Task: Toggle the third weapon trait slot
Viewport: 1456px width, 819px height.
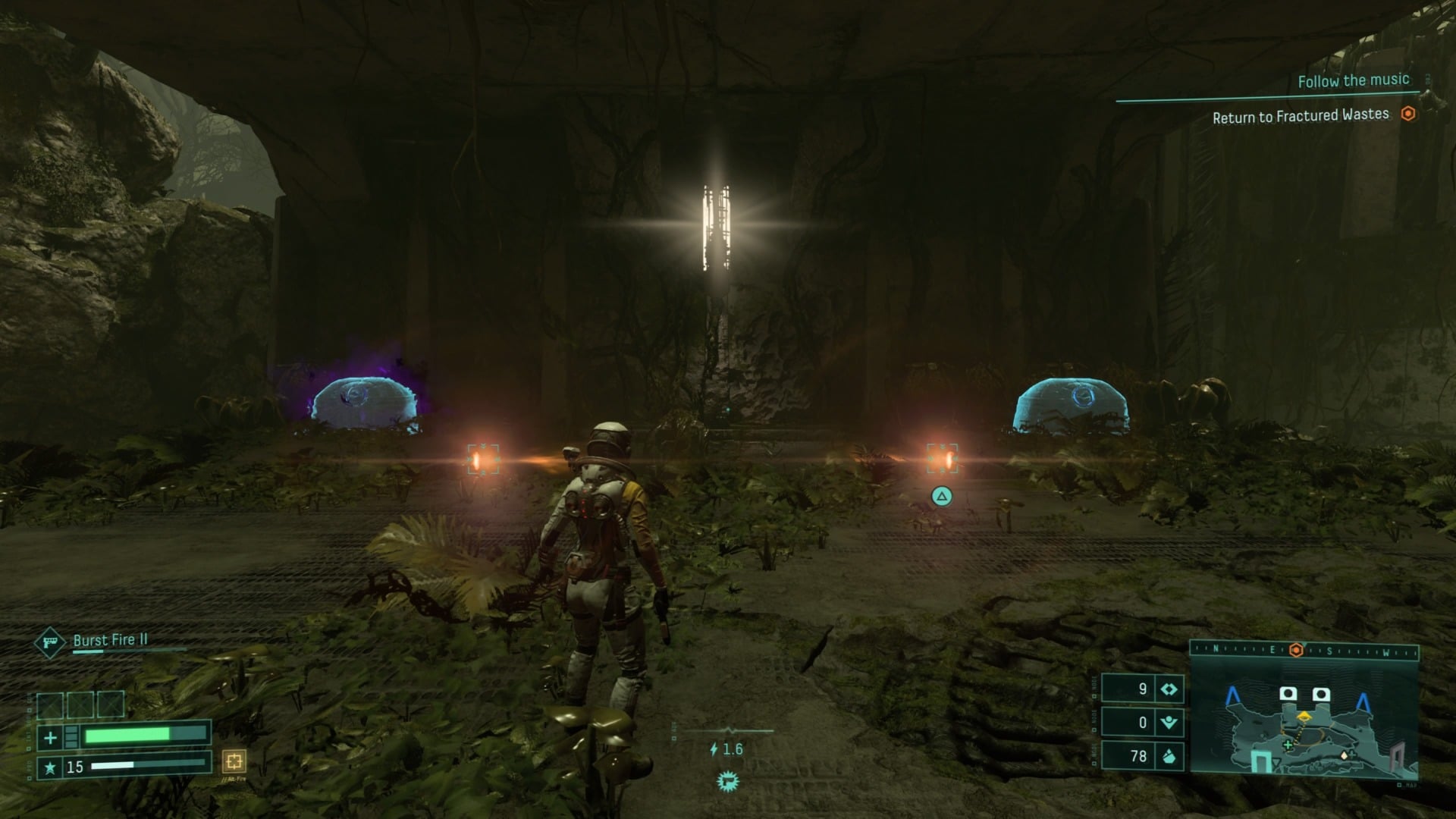Action: (111, 704)
